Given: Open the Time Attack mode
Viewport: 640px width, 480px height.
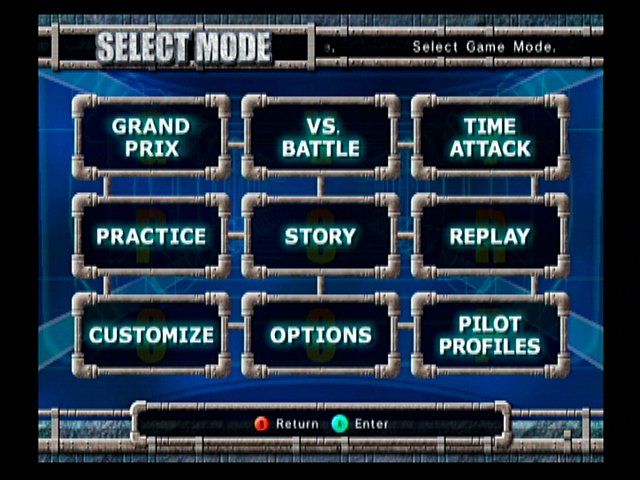Looking at the screenshot, I should tap(490, 137).
